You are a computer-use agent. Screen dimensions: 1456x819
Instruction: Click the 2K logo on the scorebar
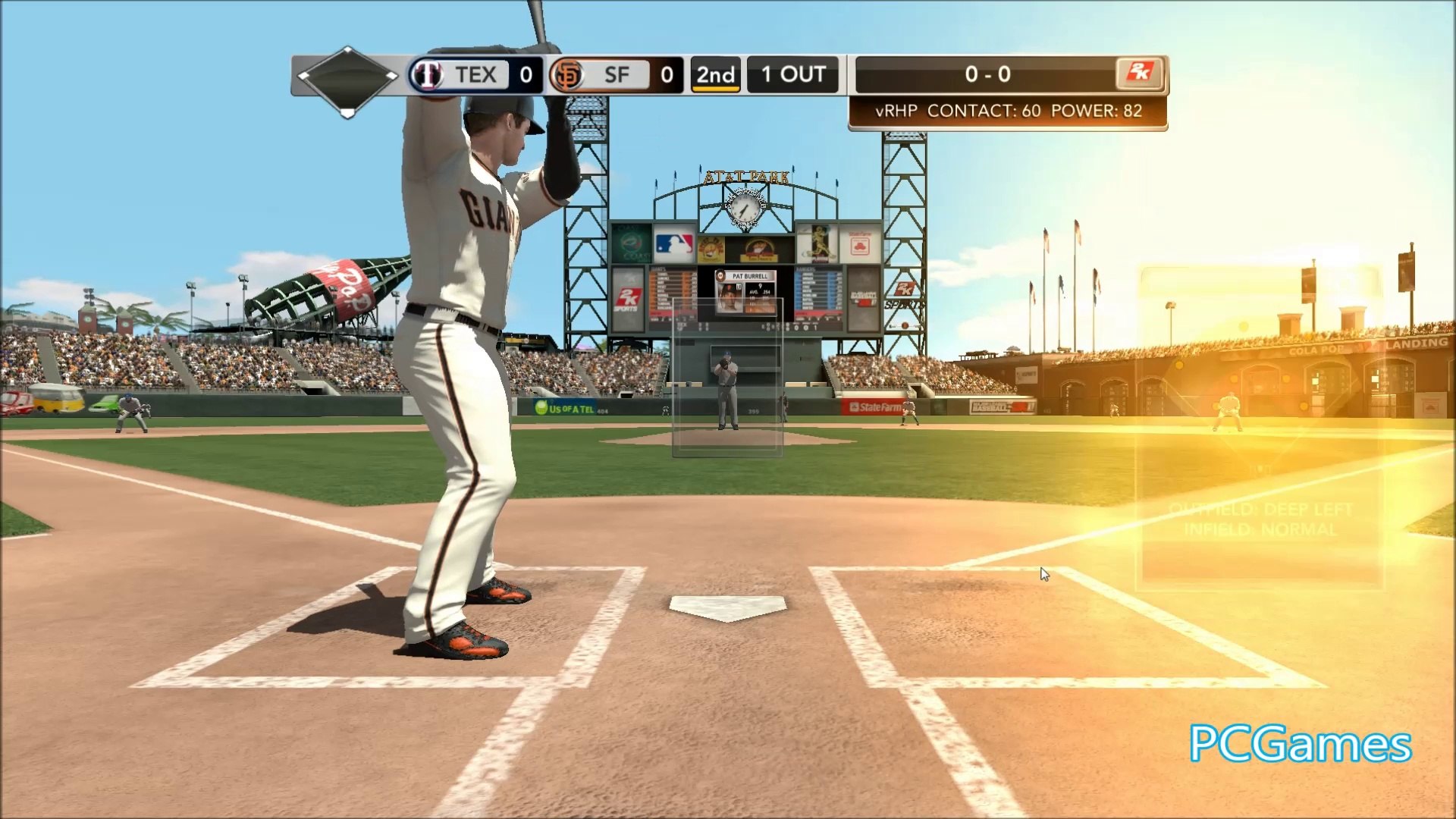(1139, 74)
